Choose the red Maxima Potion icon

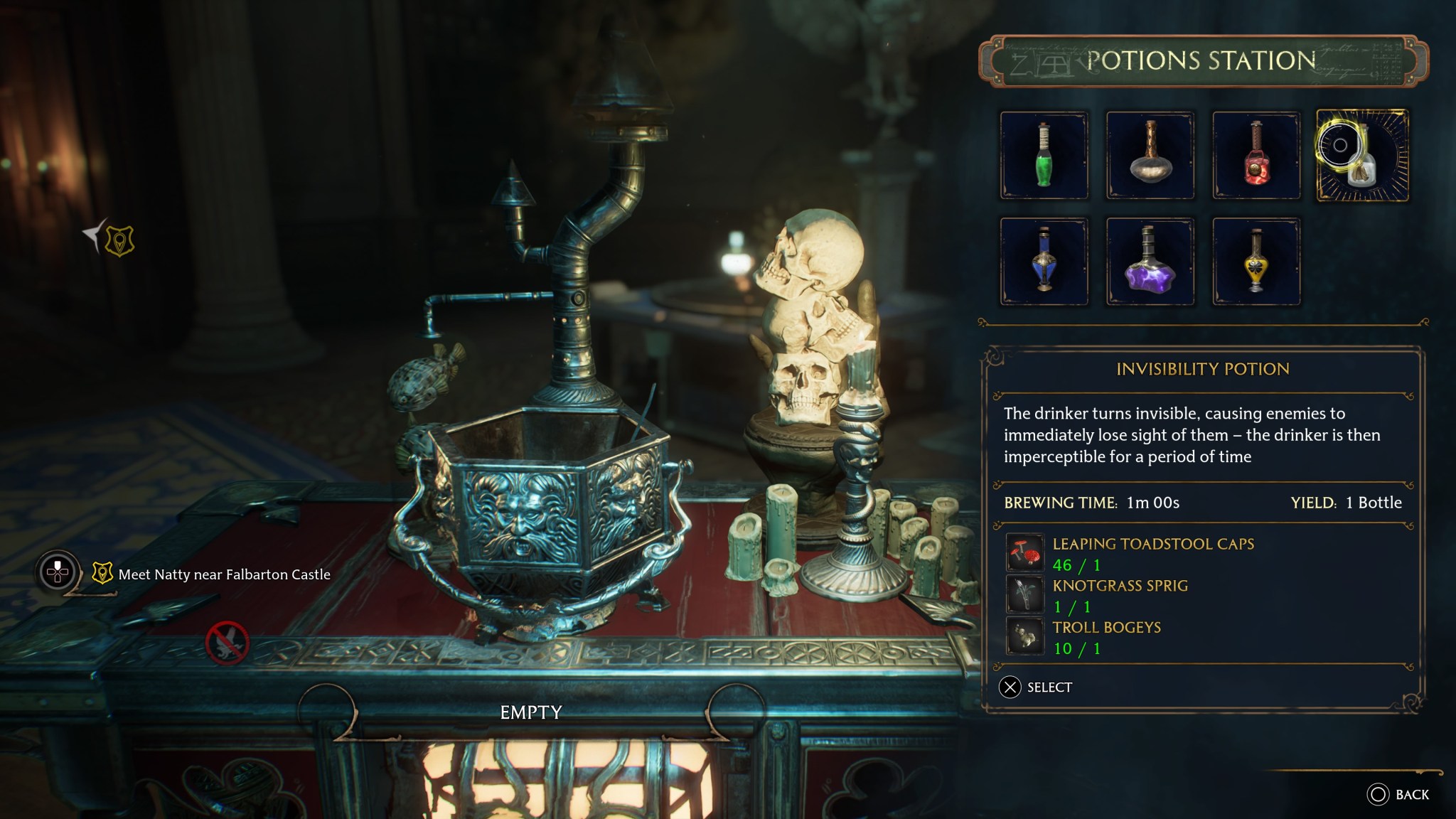[1257, 154]
